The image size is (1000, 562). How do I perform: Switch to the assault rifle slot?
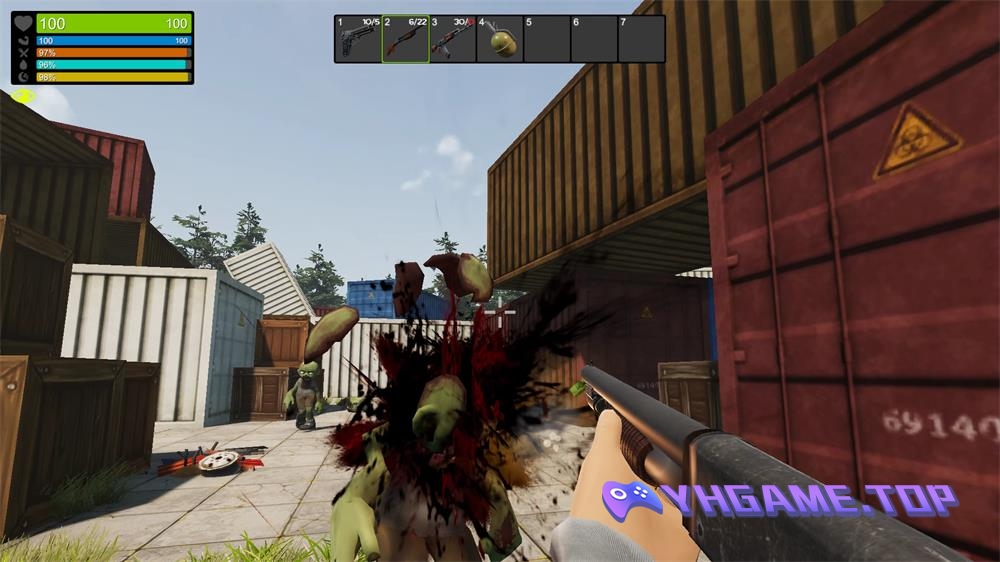tap(452, 39)
